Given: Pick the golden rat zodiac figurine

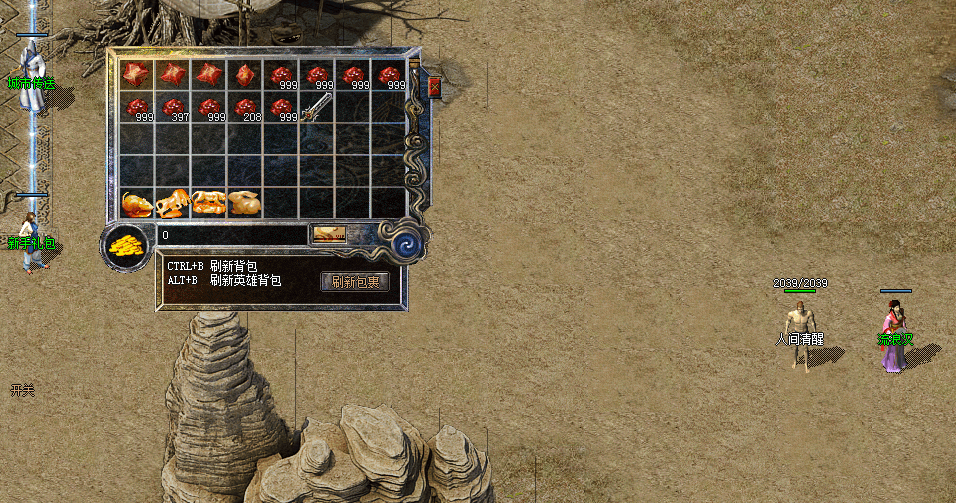Looking at the screenshot, I should tap(137, 203).
